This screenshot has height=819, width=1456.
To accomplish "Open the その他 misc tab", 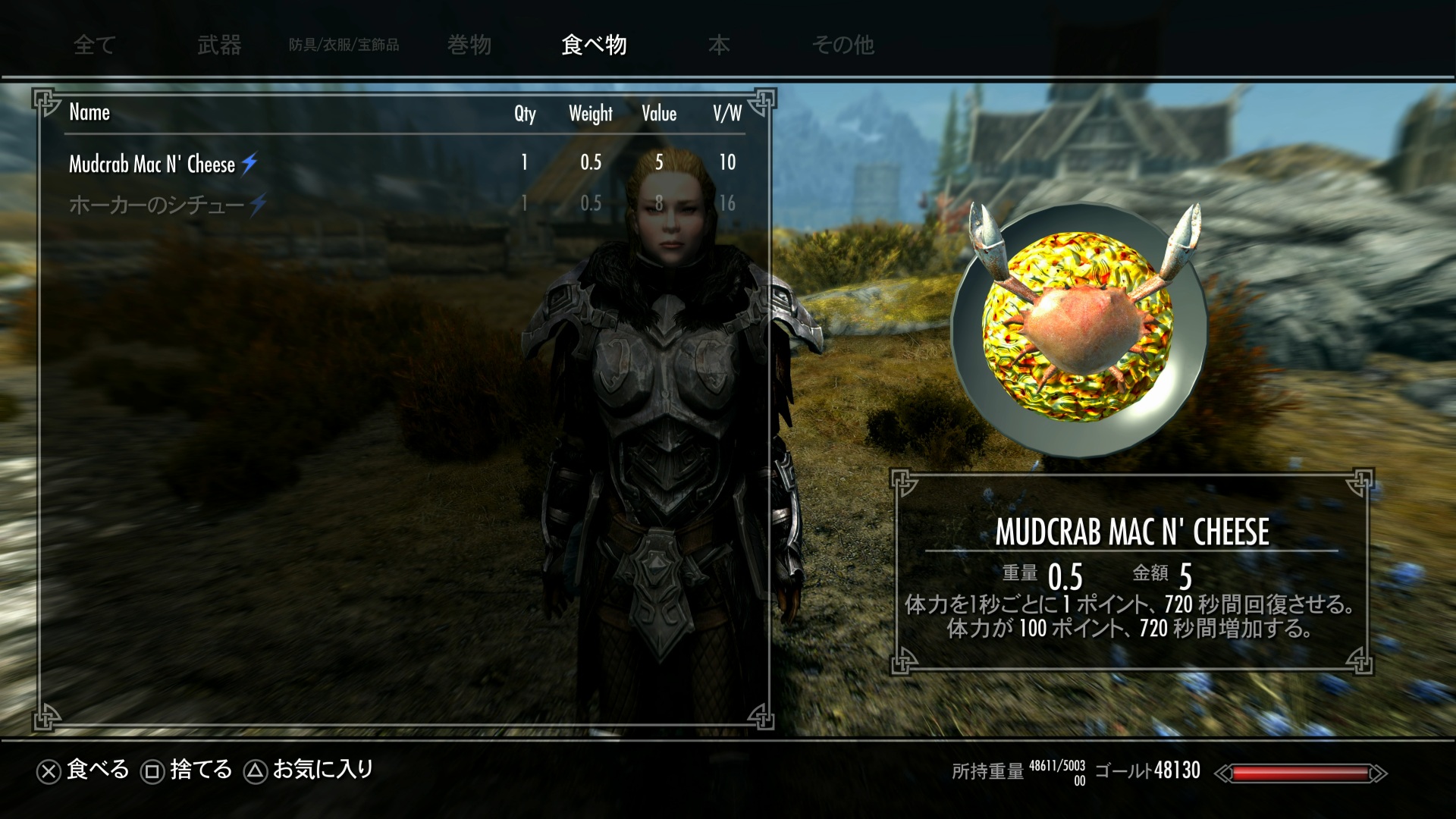I will (843, 45).
